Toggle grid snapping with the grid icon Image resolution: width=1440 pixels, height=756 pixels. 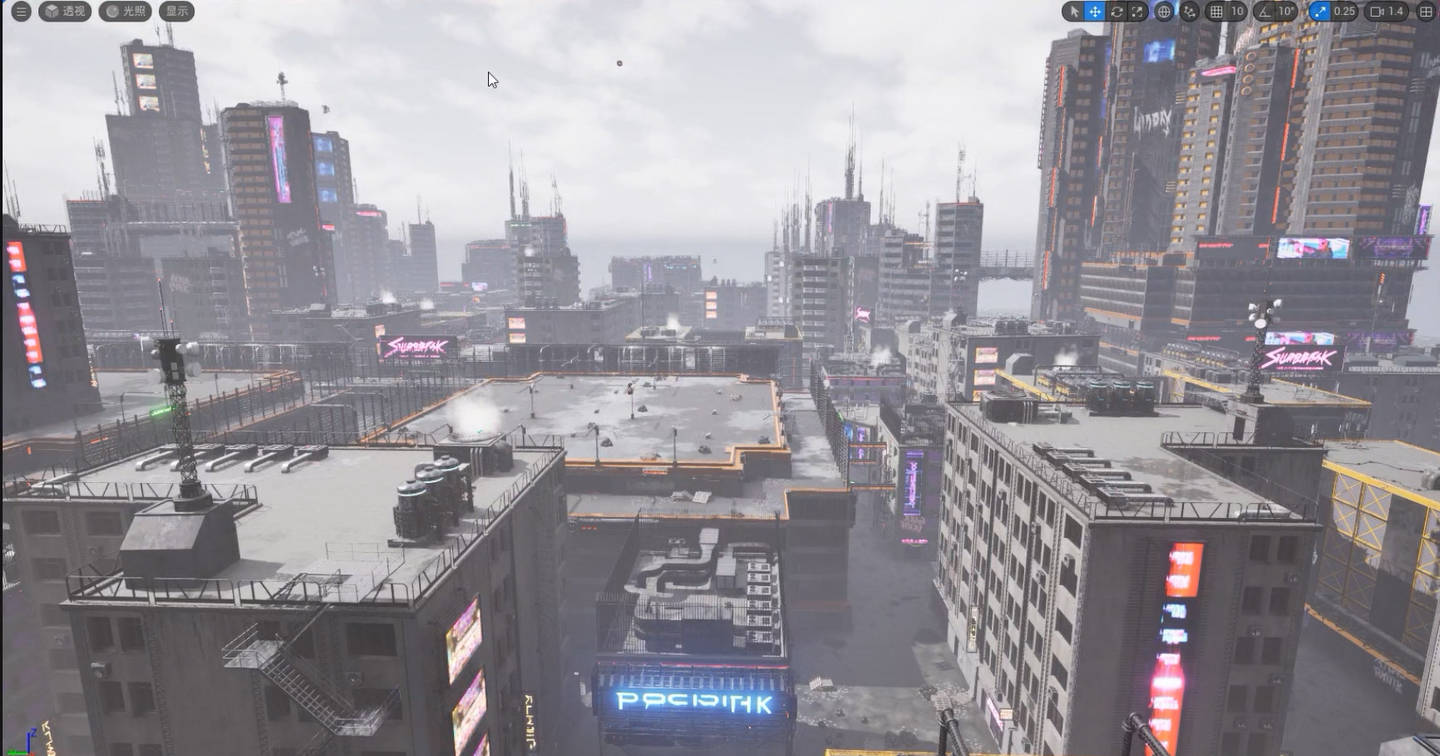point(1216,11)
